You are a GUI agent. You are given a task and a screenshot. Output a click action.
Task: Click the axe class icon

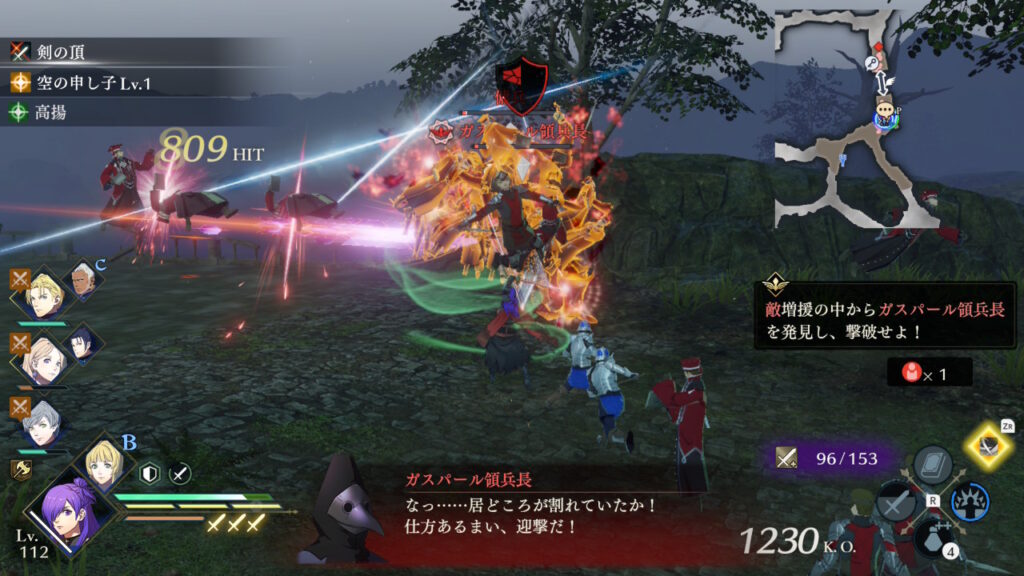point(20,468)
